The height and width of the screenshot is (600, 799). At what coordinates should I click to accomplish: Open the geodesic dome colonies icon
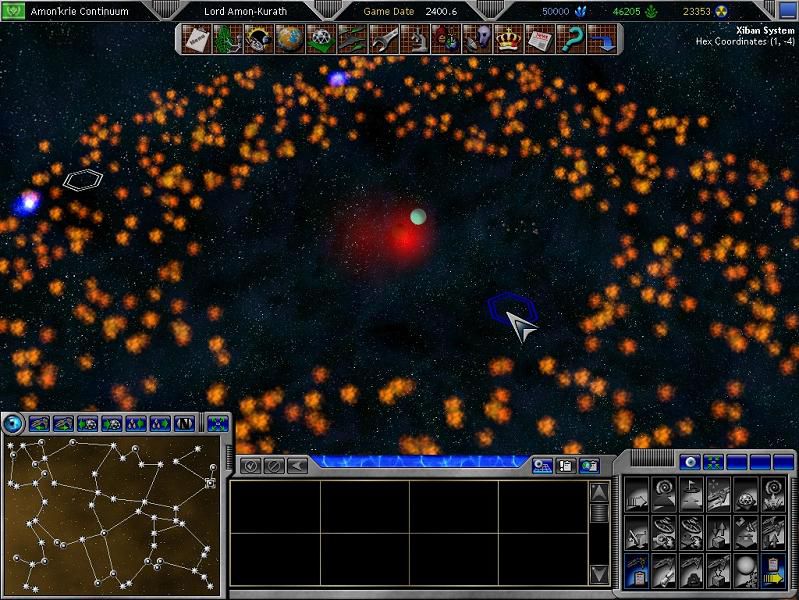[321, 40]
